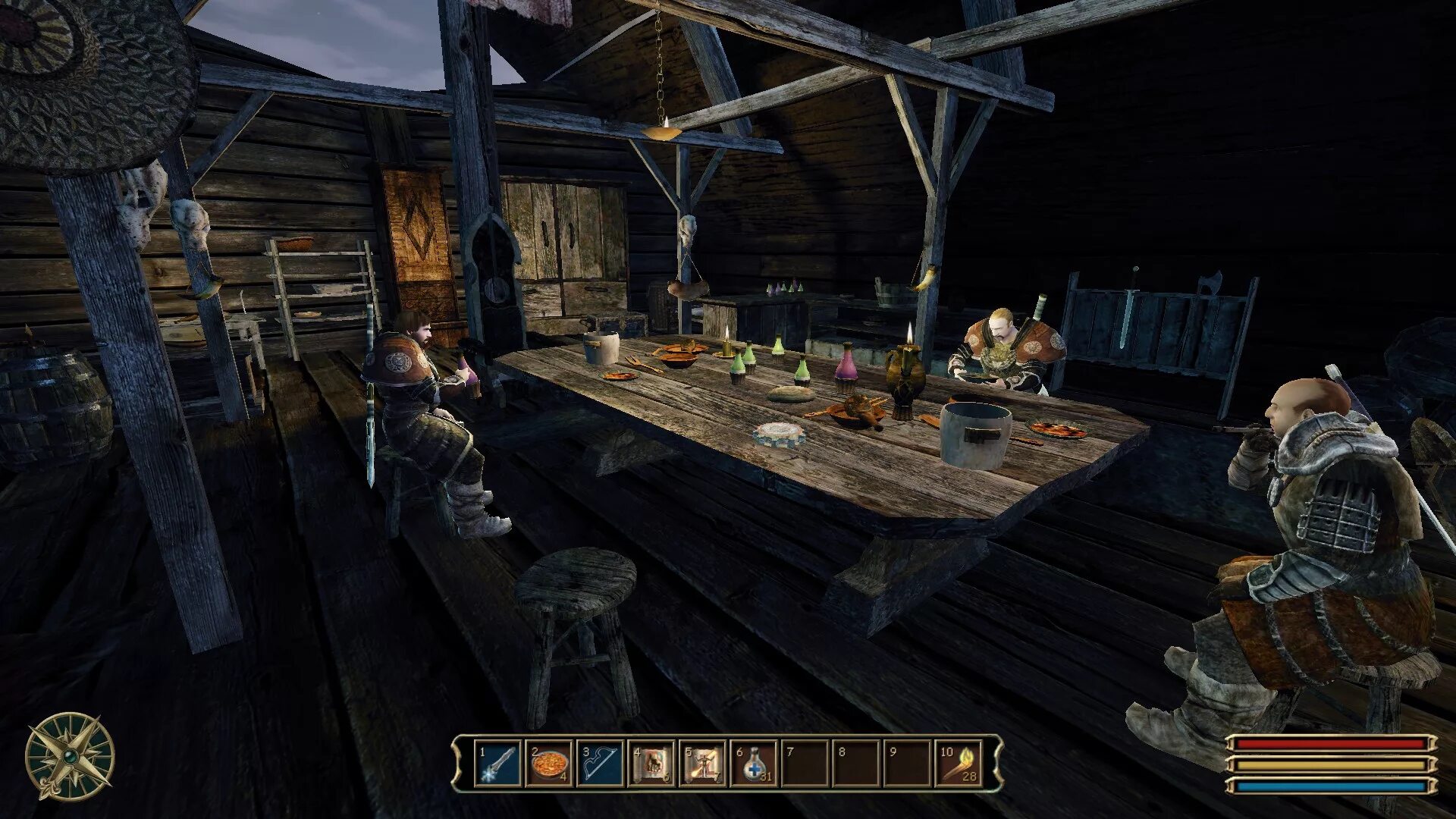This screenshot has width=1456, height=819.
Task: Light the torch from slot 10
Action: click(x=959, y=764)
